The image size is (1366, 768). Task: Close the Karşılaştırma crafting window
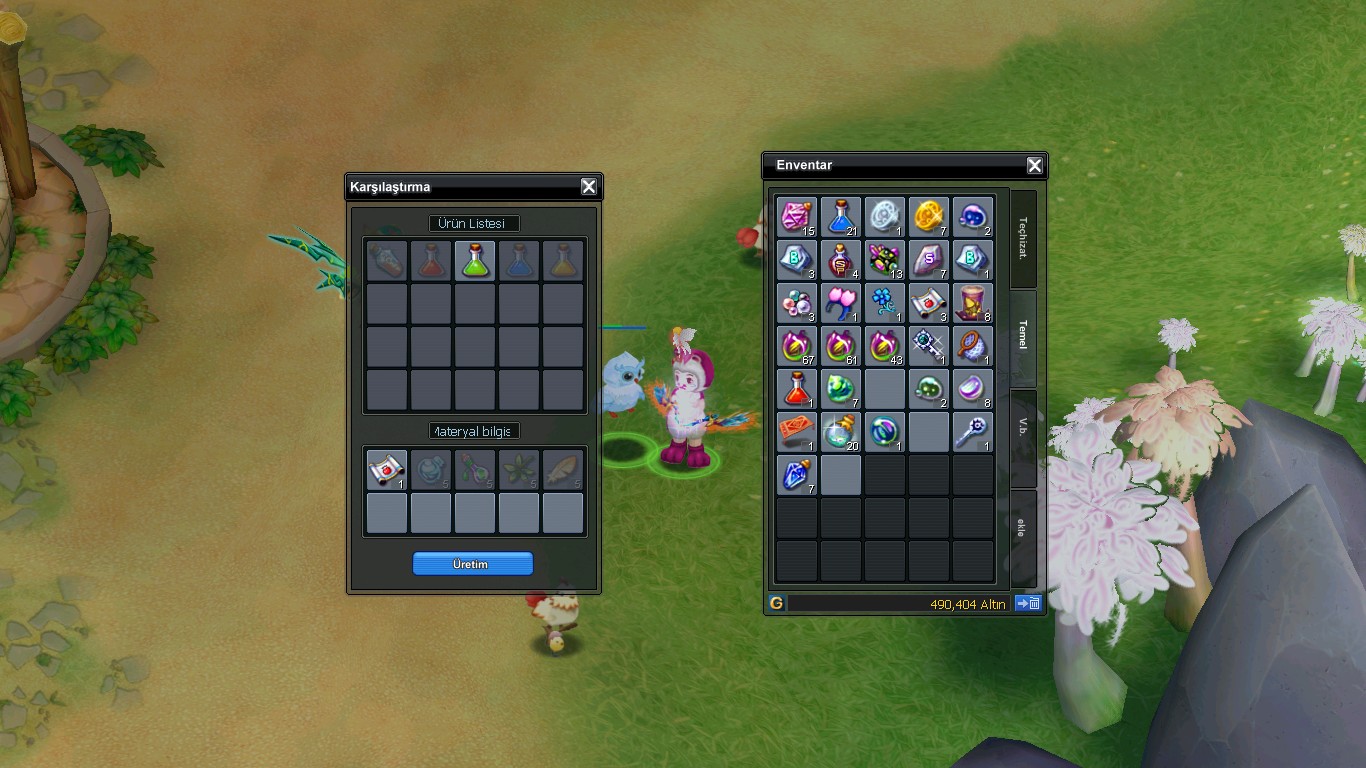[x=589, y=187]
